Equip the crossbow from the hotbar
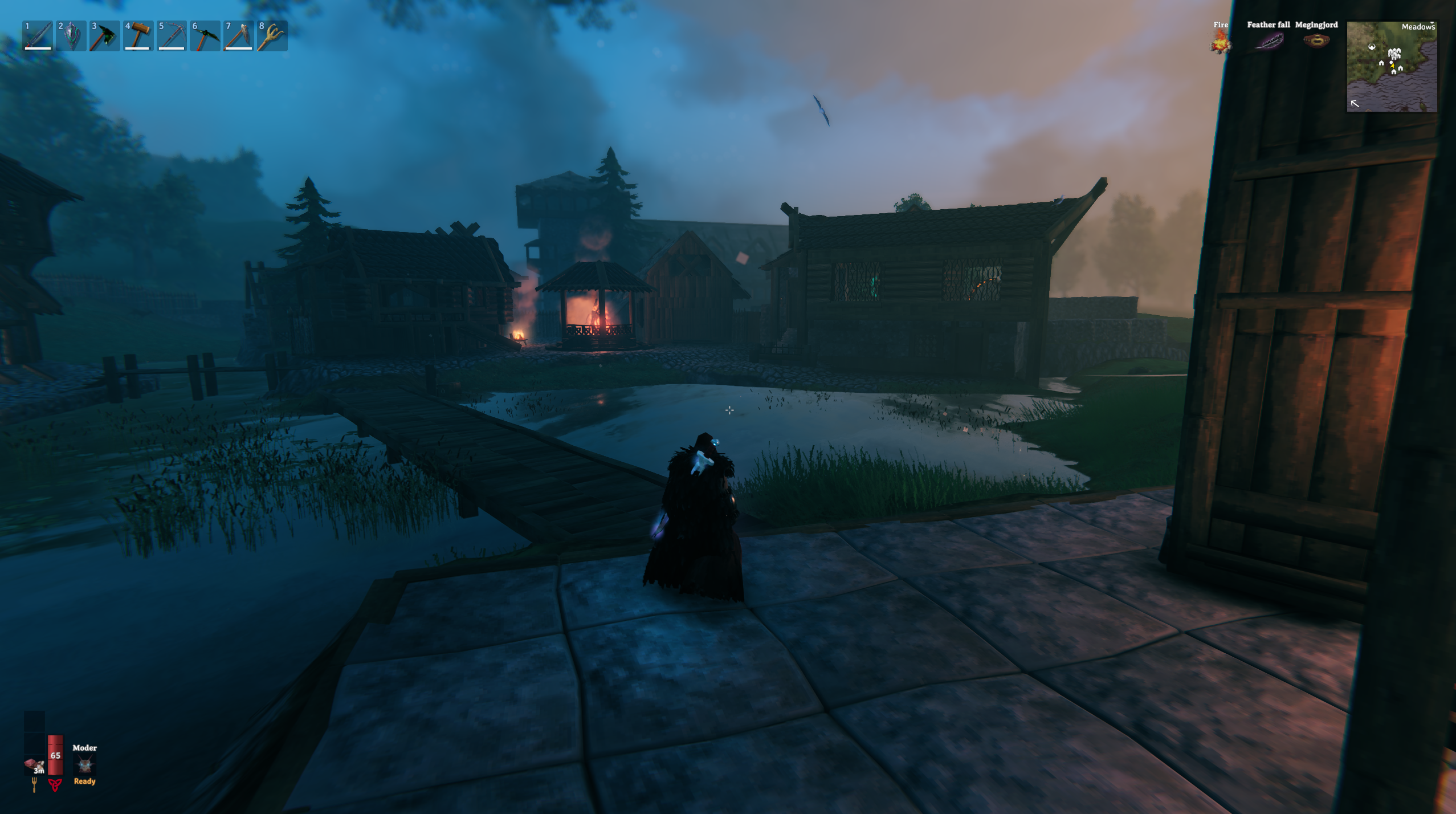The image size is (1456, 814). point(172,36)
